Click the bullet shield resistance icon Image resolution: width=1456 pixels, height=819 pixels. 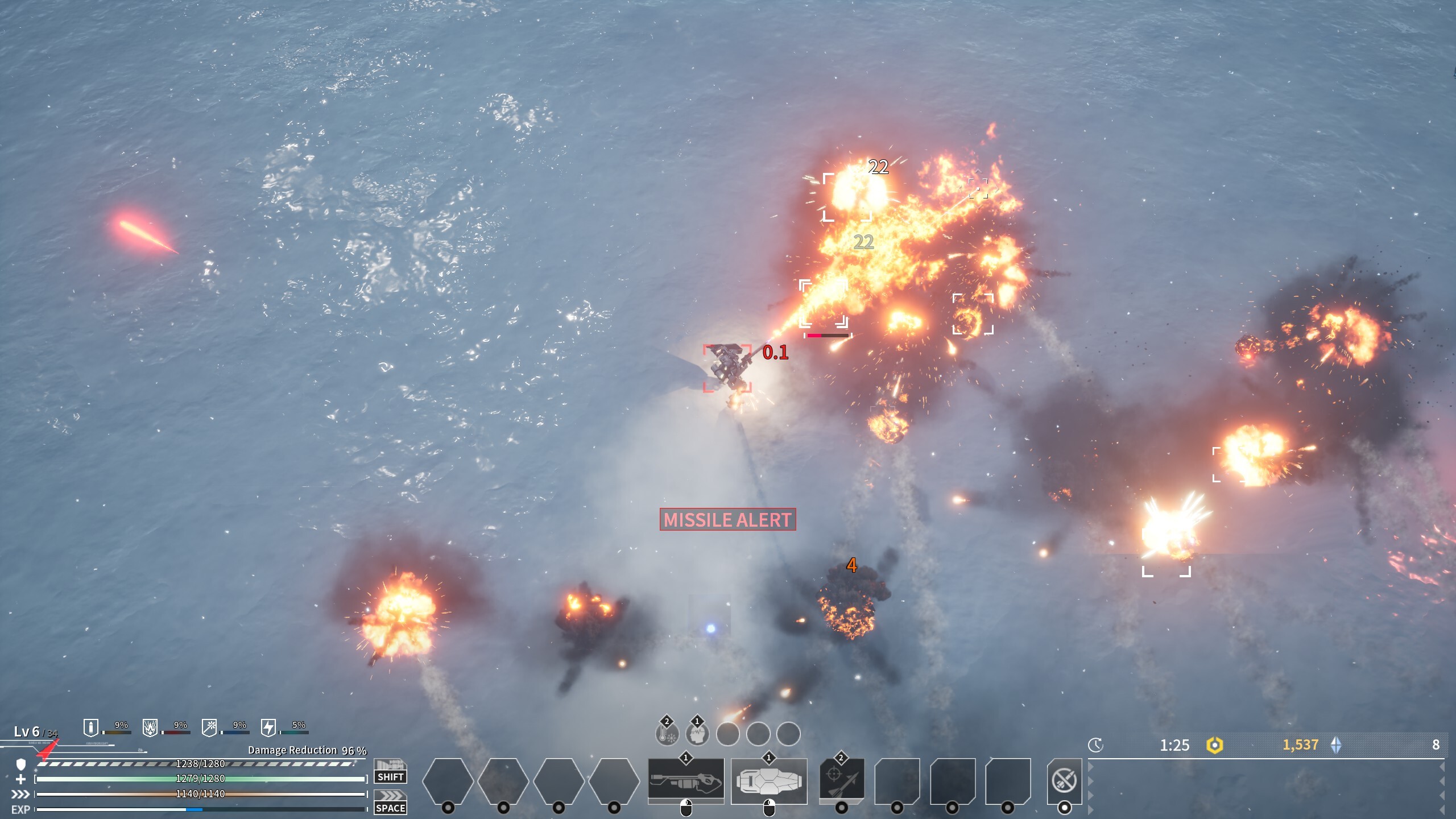click(x=90, y=727)
